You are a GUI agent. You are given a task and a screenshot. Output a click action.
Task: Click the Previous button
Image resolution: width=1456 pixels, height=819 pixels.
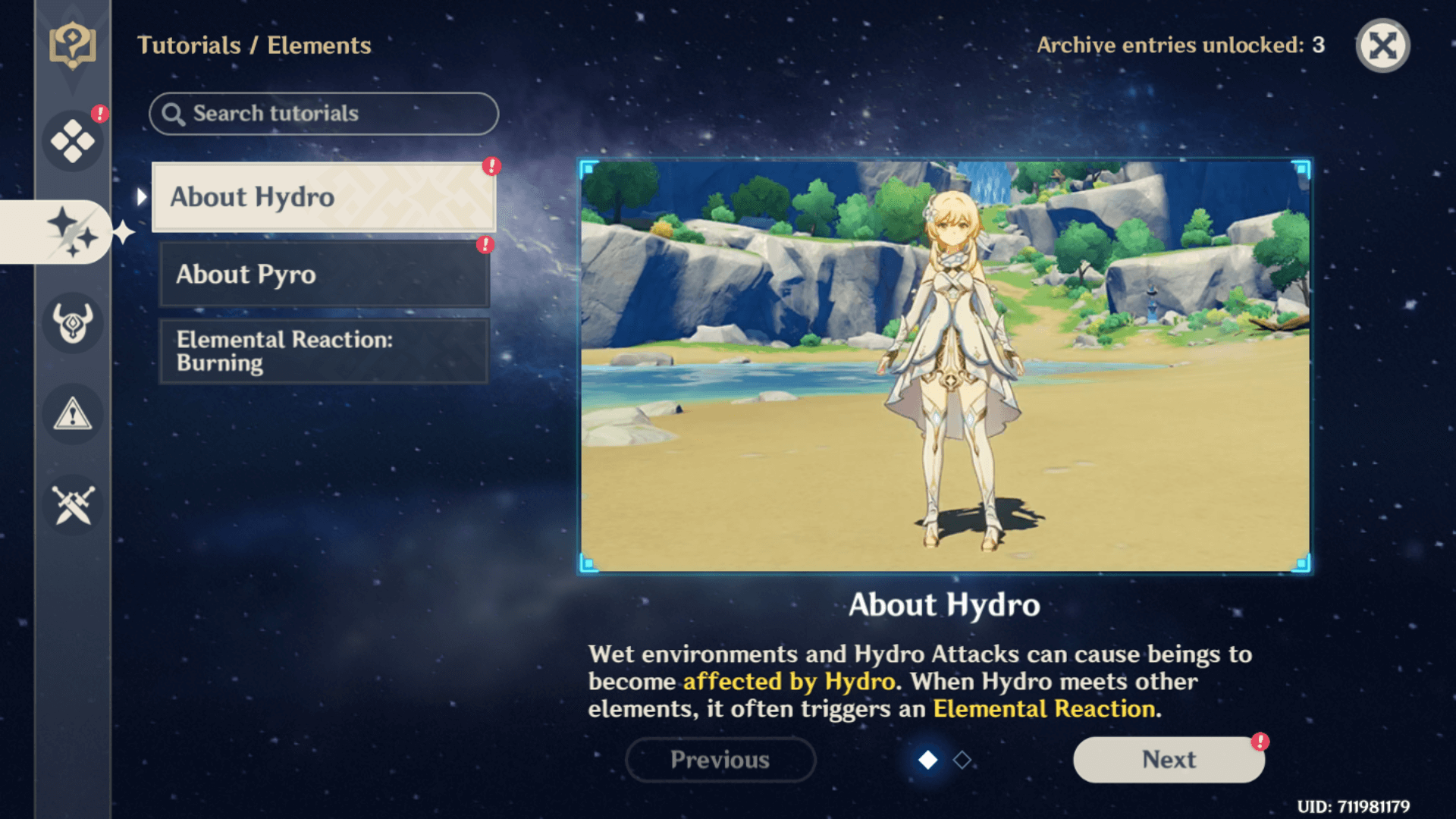[720, 759]
